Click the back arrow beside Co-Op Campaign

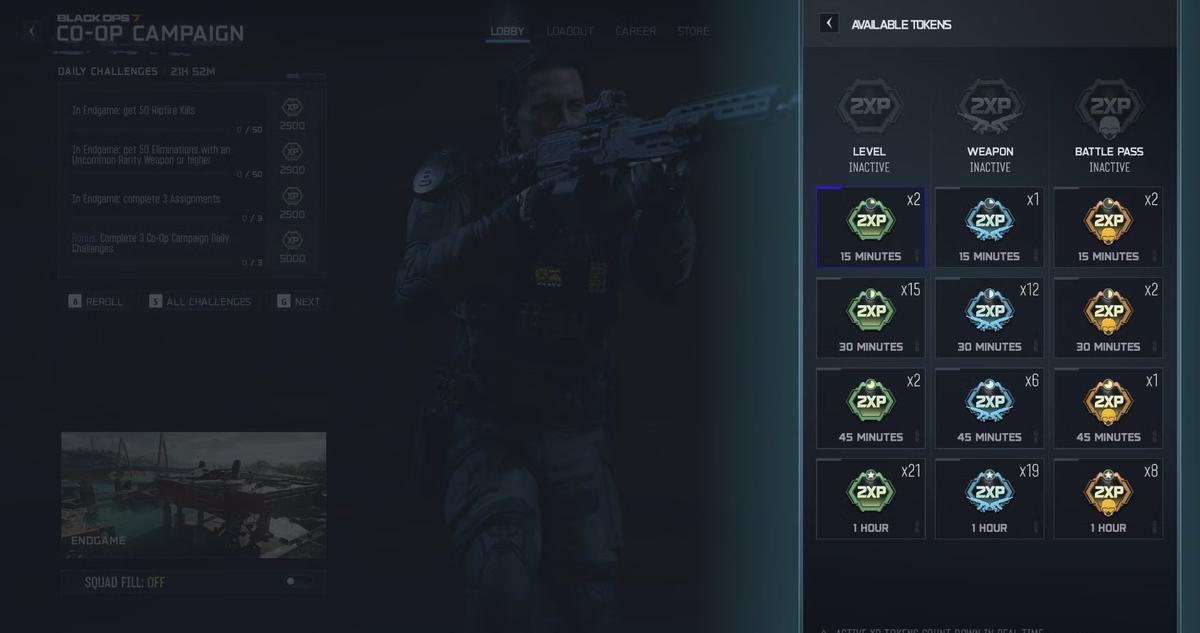pos(31,31)
